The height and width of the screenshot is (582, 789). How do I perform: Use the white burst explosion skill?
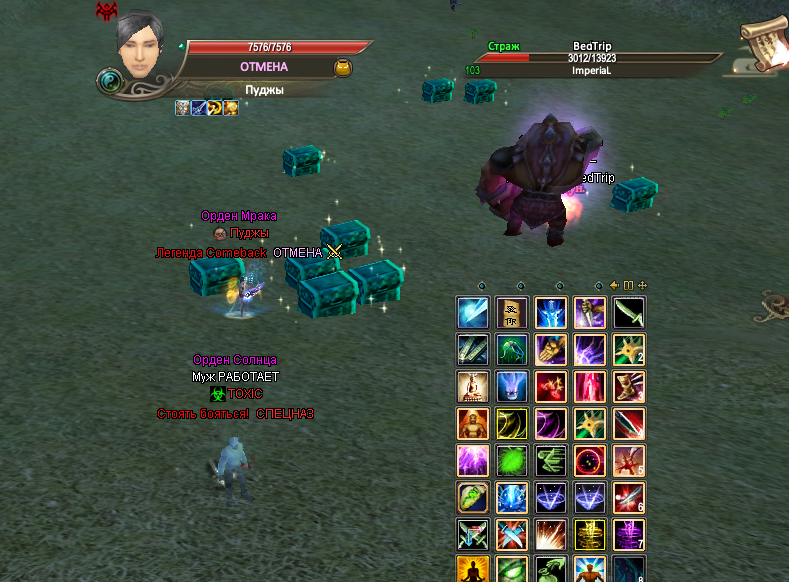click(551, 535)
